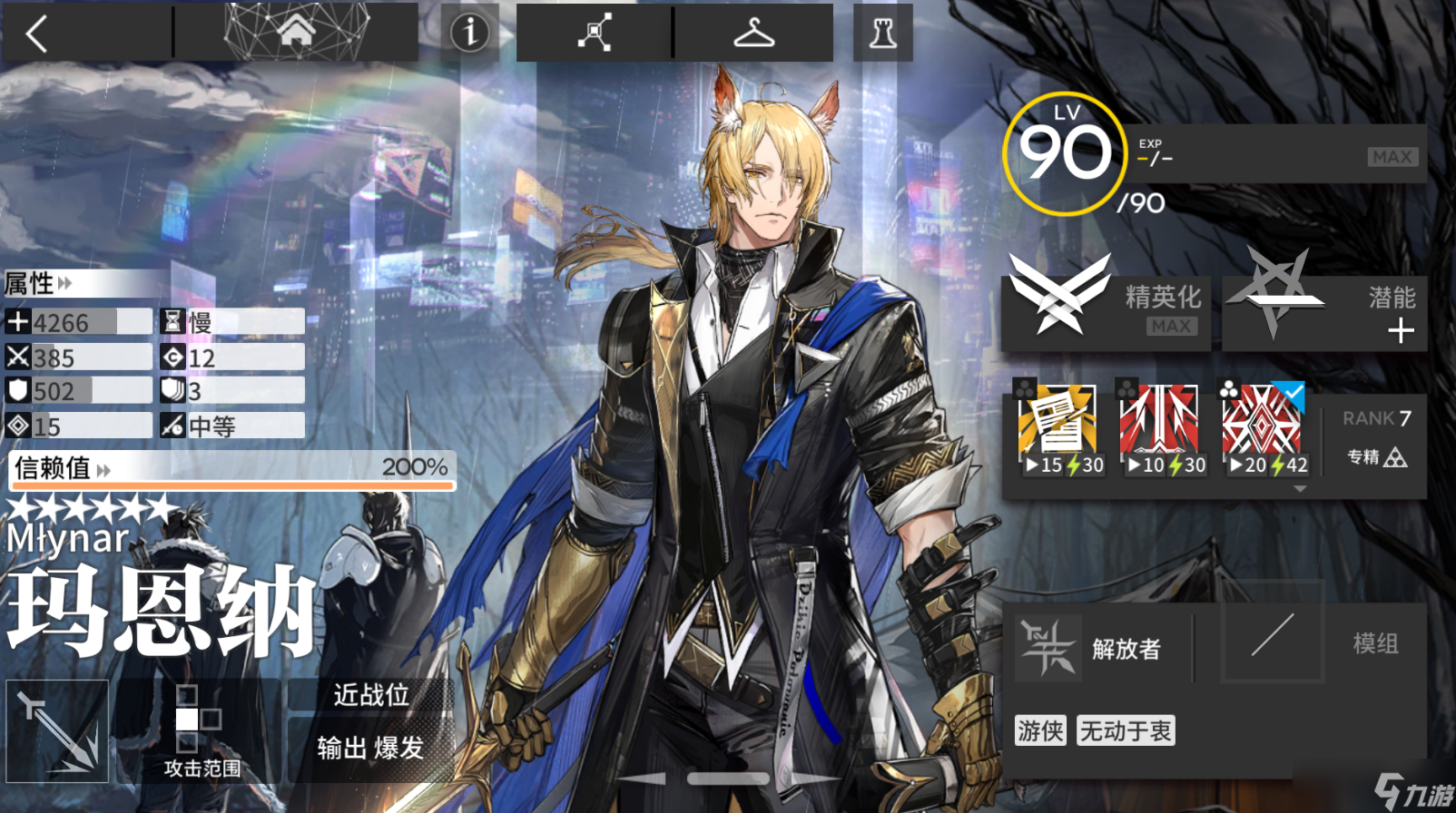Open the module 模组 panel
This screenshot has width=1456, height=813.
pos(1322,644)
